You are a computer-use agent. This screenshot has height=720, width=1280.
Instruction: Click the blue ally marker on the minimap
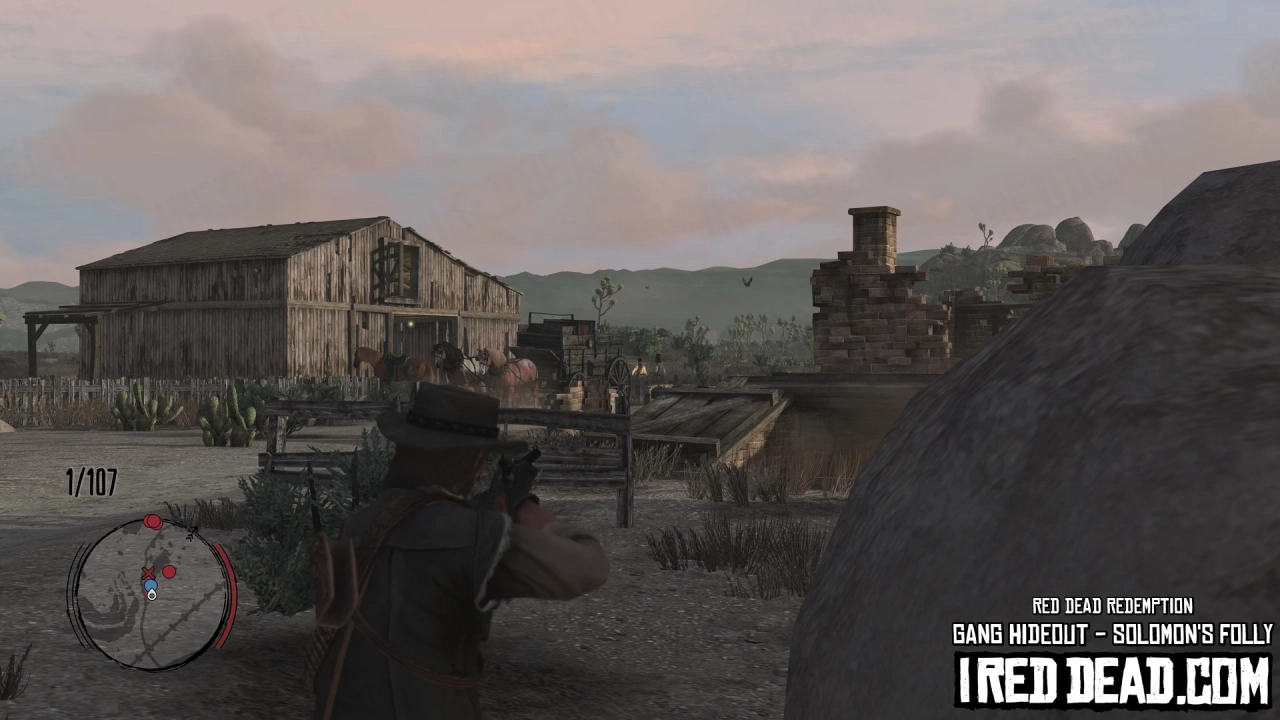[x=150, y=585]
